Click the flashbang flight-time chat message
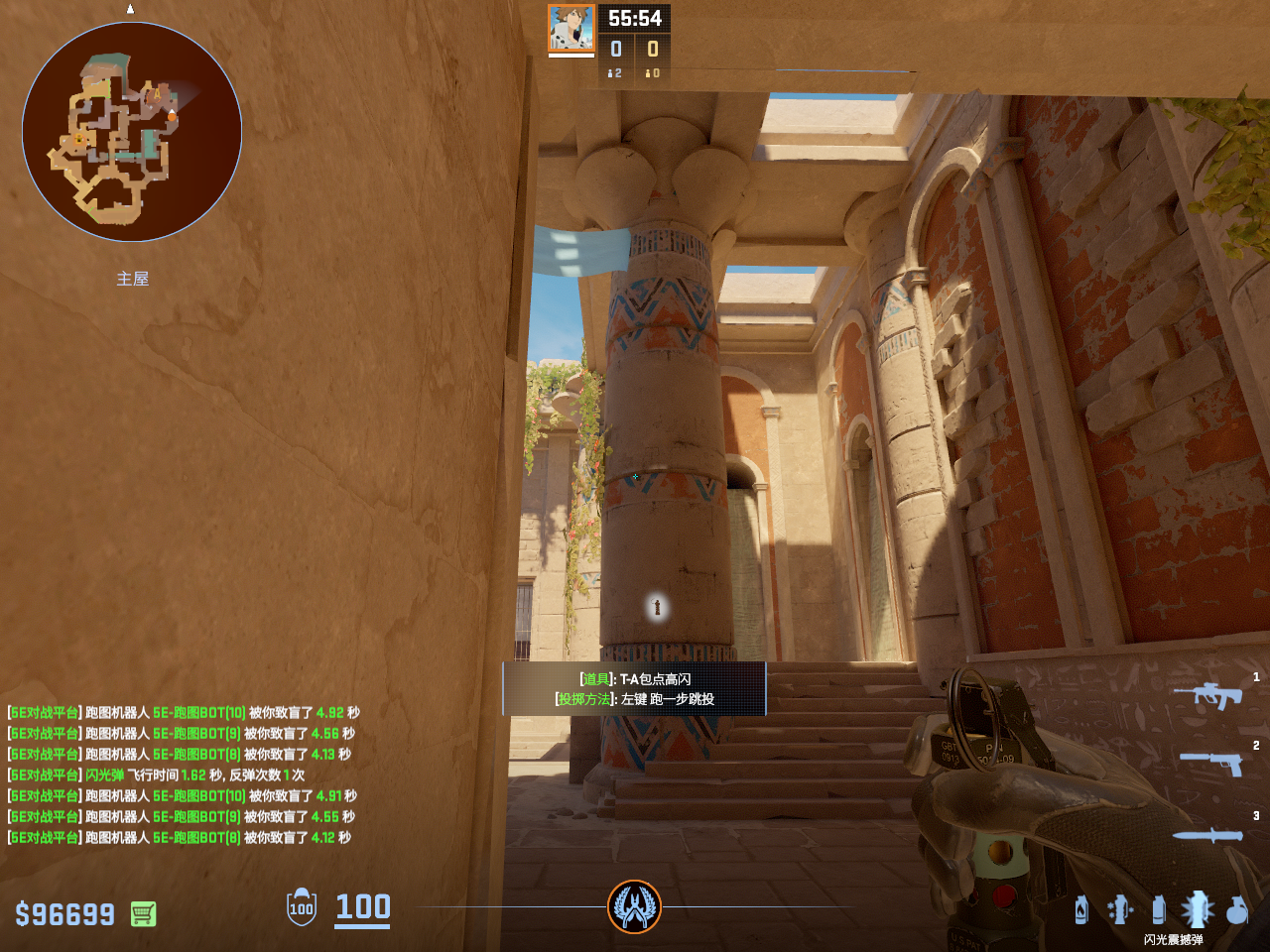Screen dimensions: 1270x952 156,774
